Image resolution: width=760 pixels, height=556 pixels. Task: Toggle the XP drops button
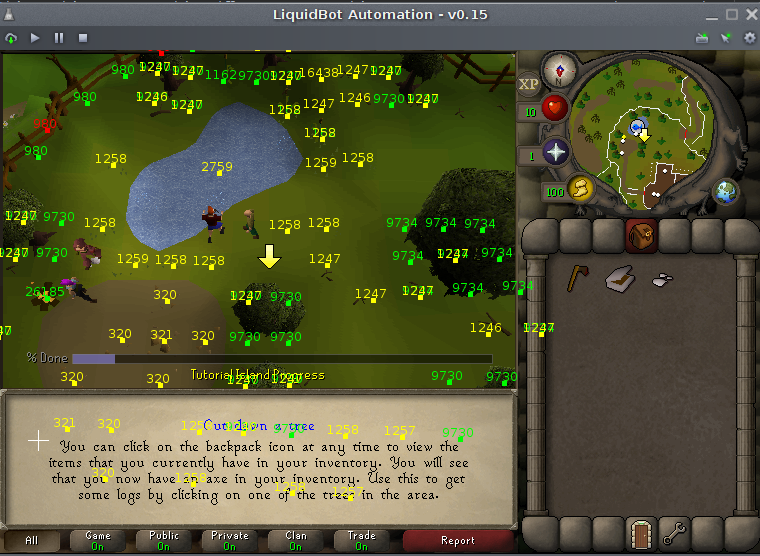529,86
